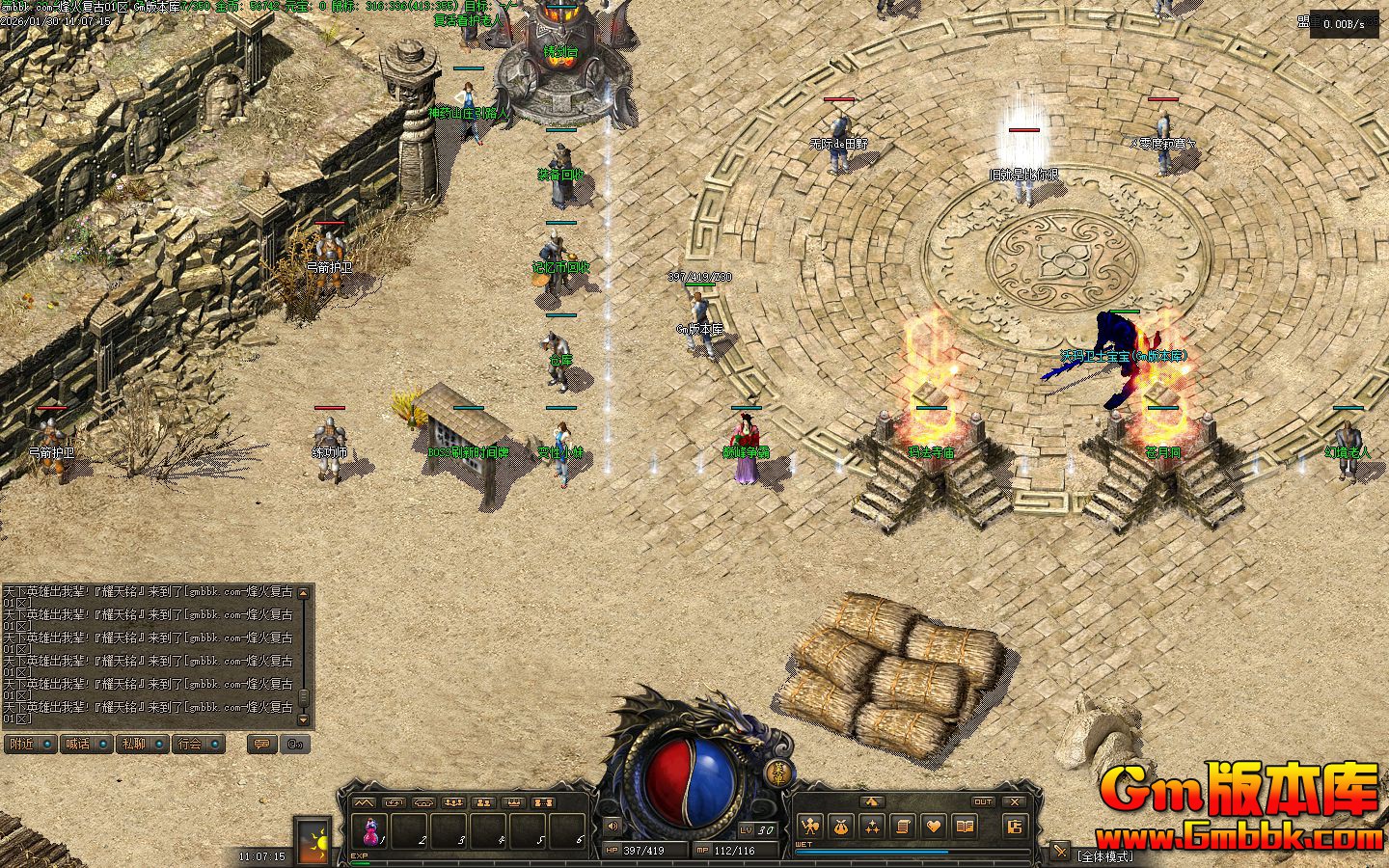Click the speech bubble chat button
This screenshot has height=868, width=1389.
click(260, 745)
